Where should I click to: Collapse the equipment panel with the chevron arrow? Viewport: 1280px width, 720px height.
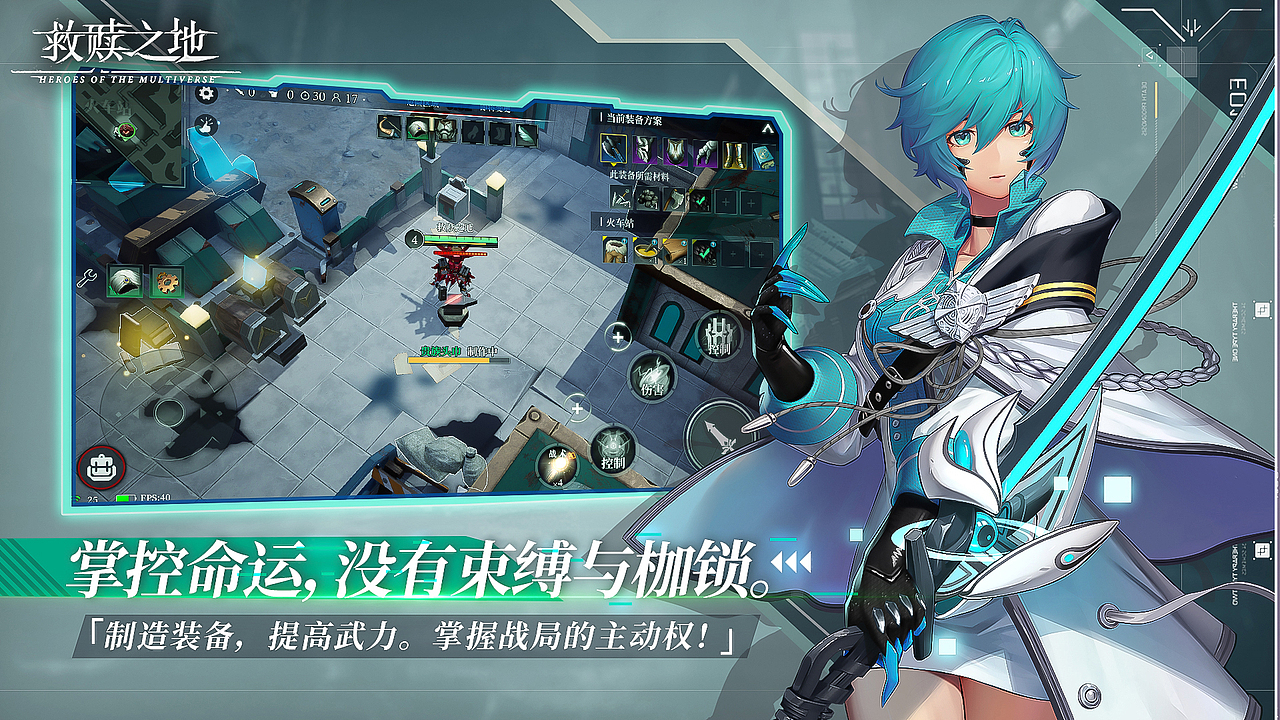[768, 128]
